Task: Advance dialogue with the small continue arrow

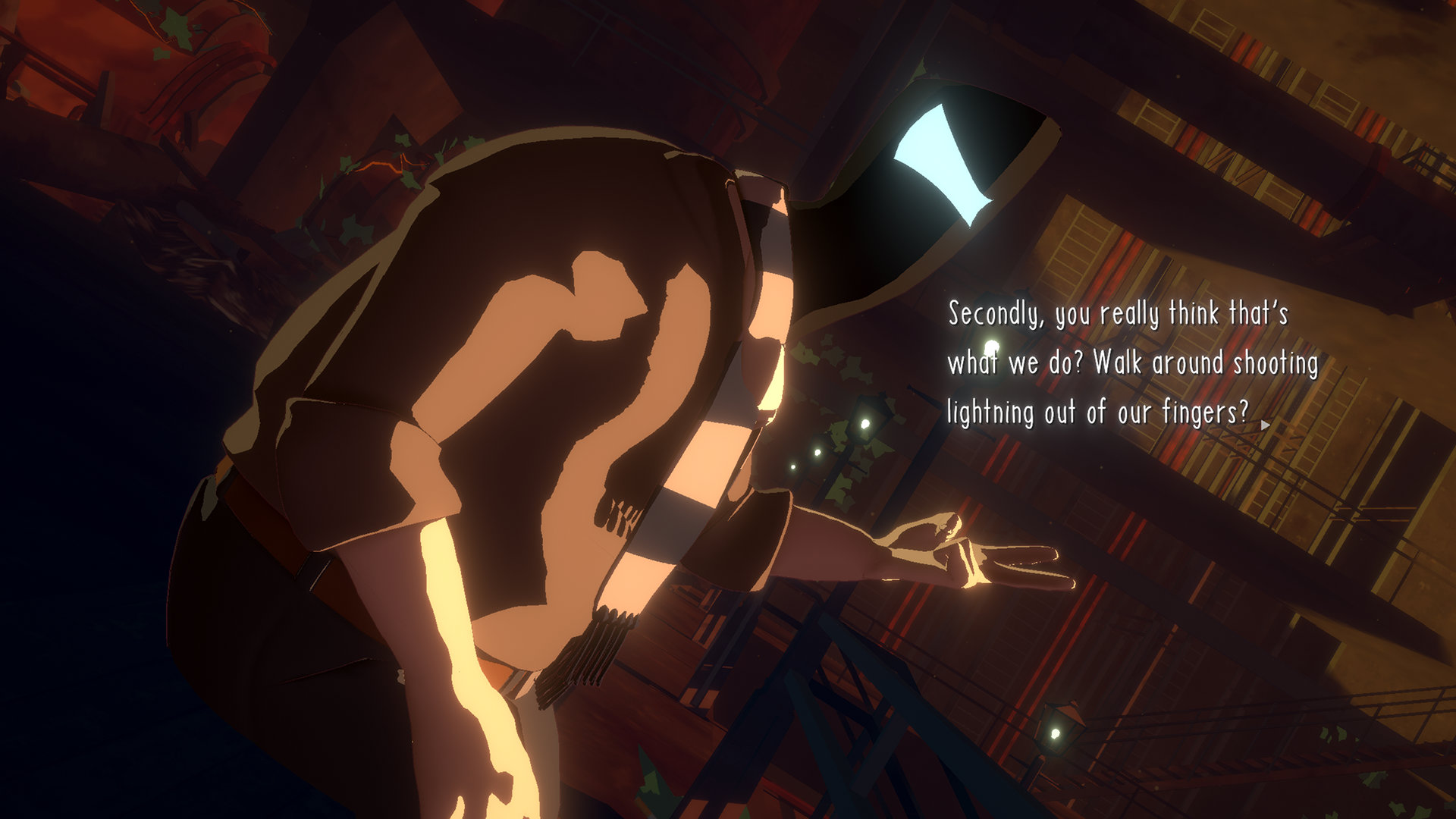Action: [x=1264, y=425]
